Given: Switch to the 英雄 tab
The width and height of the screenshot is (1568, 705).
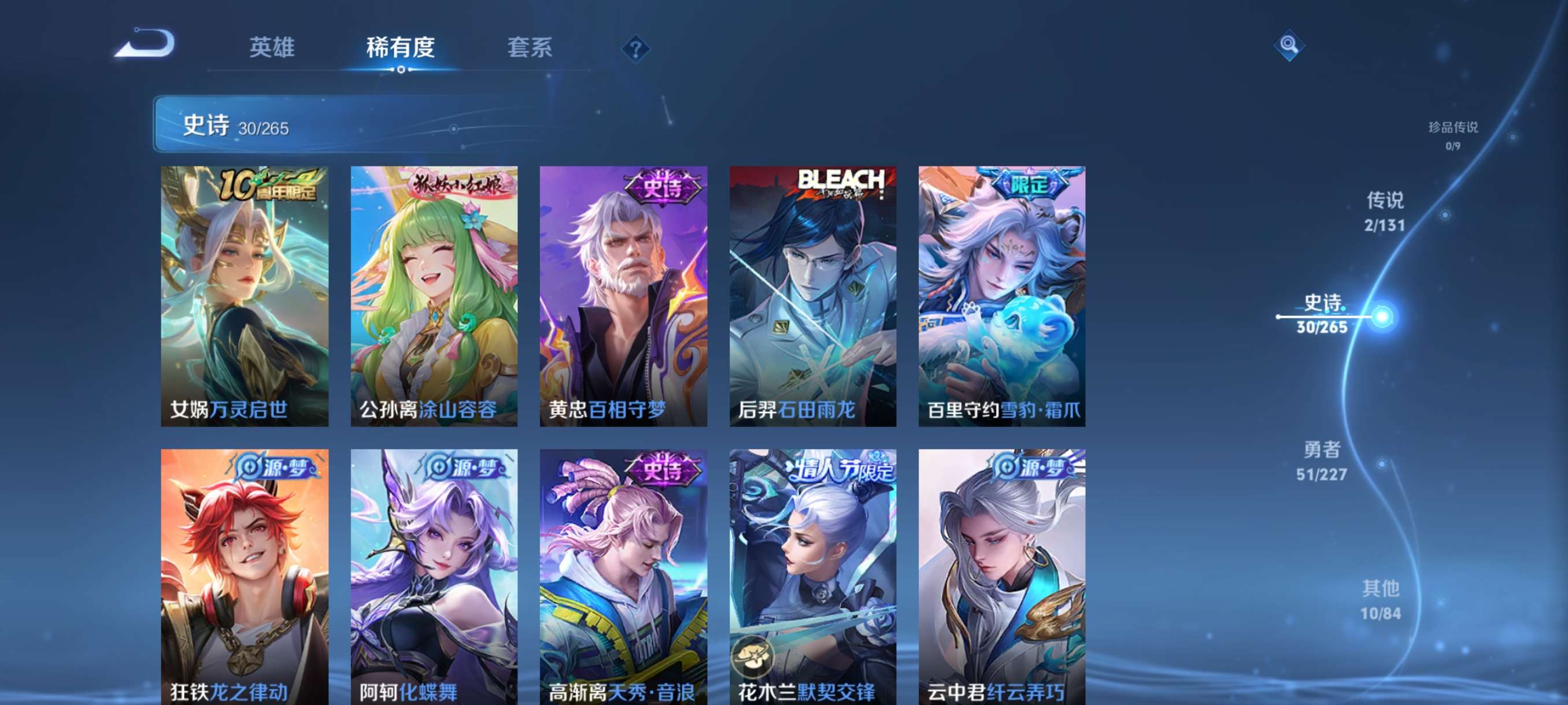Looking at the screenshot, I should click(x=272, y=48).
